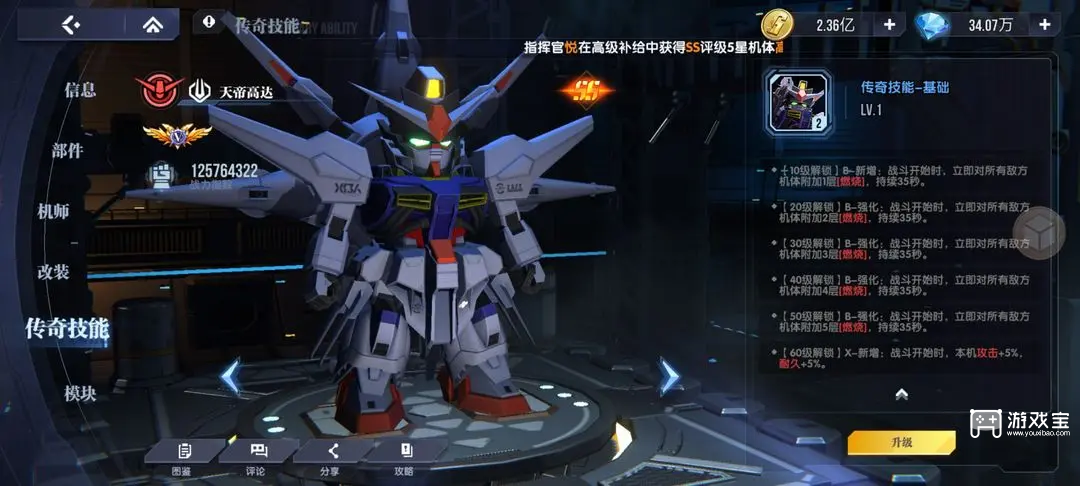Collapse the skill description list arrow
This screenshot has height=486, width=1080.
(x=901, y=394)
